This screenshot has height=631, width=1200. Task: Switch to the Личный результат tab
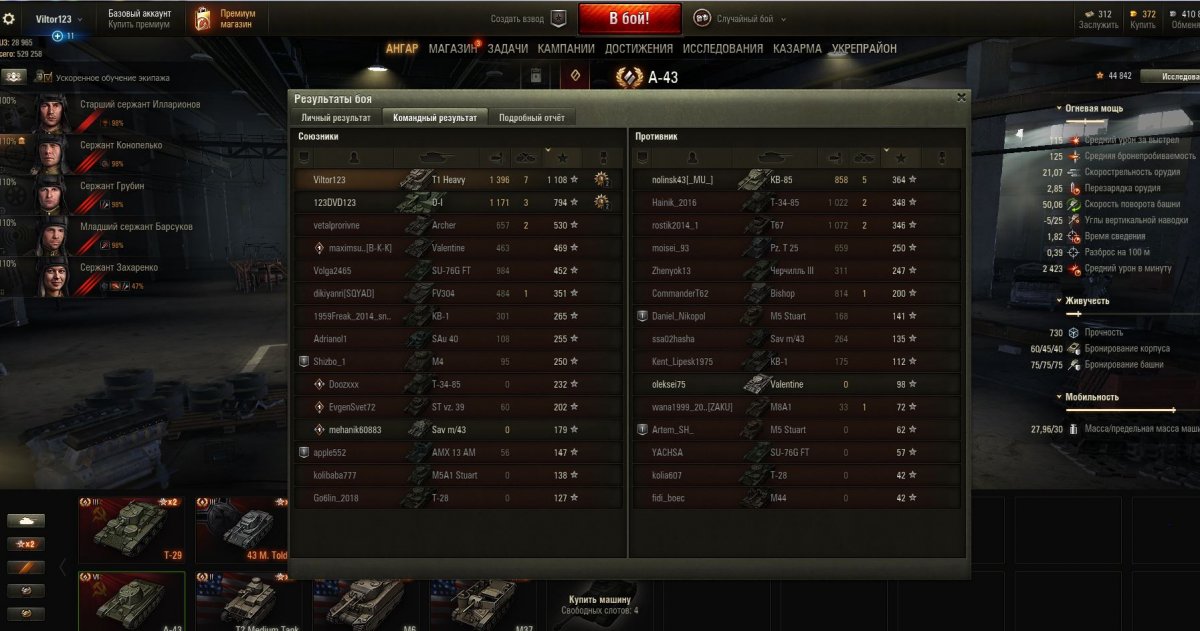click(x=336, y=118)
